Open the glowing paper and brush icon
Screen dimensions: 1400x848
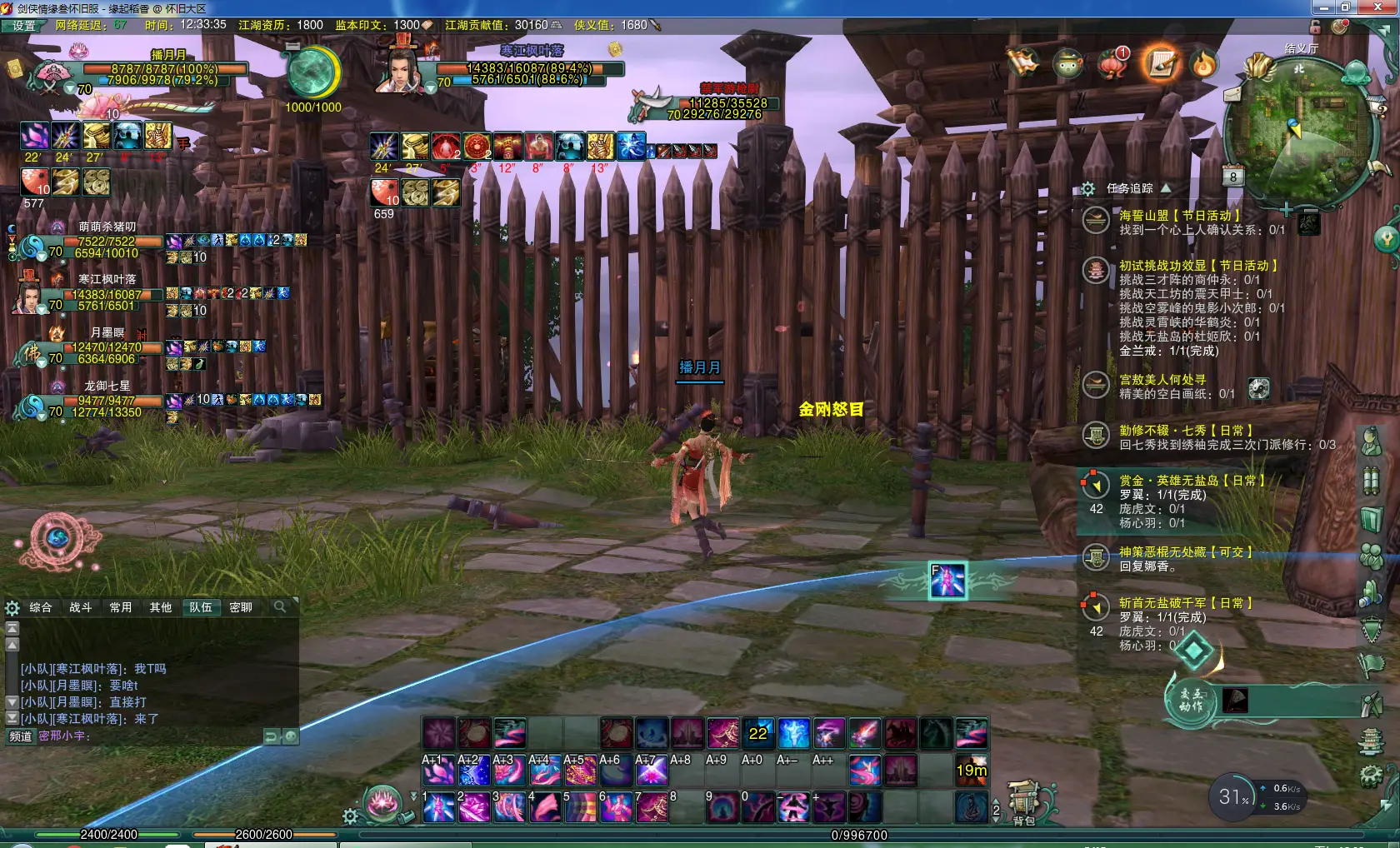1161,63
